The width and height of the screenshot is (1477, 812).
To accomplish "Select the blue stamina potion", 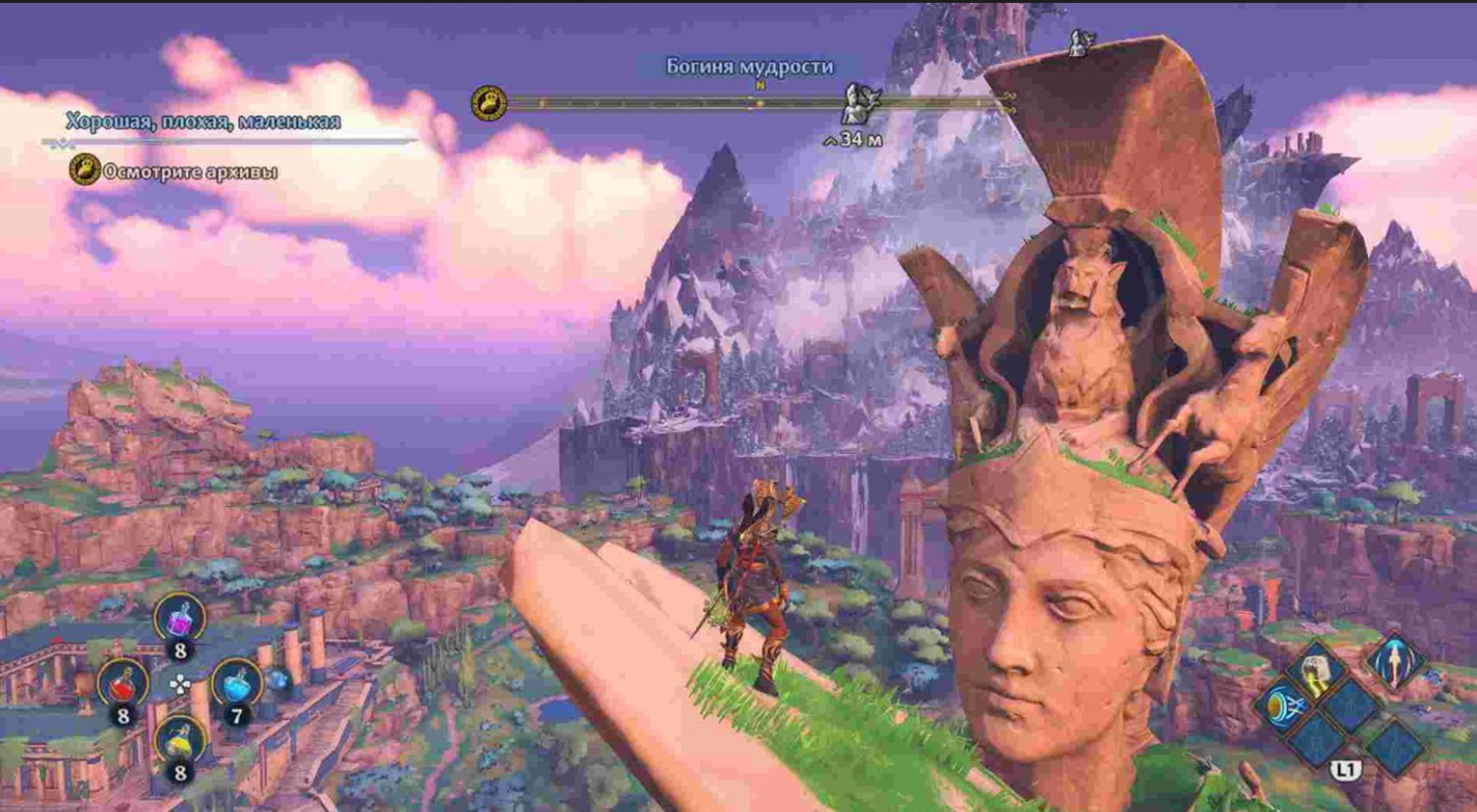I will click(x=236, y=683).
